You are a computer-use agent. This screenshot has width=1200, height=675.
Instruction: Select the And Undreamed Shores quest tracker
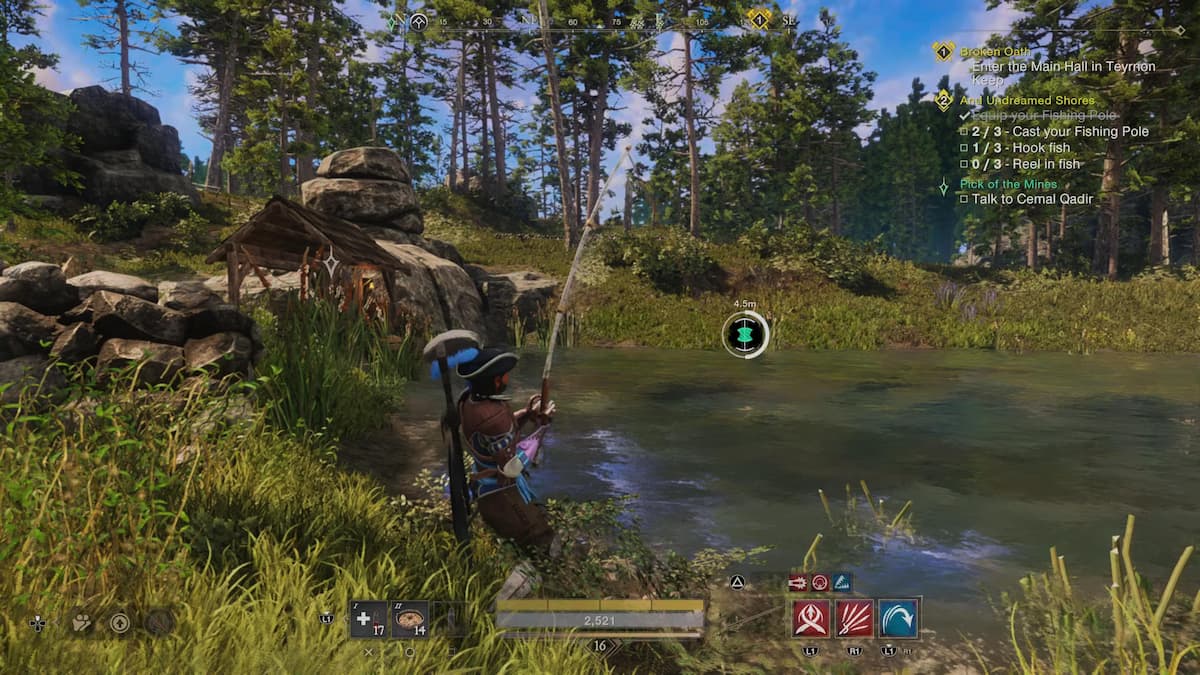click(x=1027, y=100)
